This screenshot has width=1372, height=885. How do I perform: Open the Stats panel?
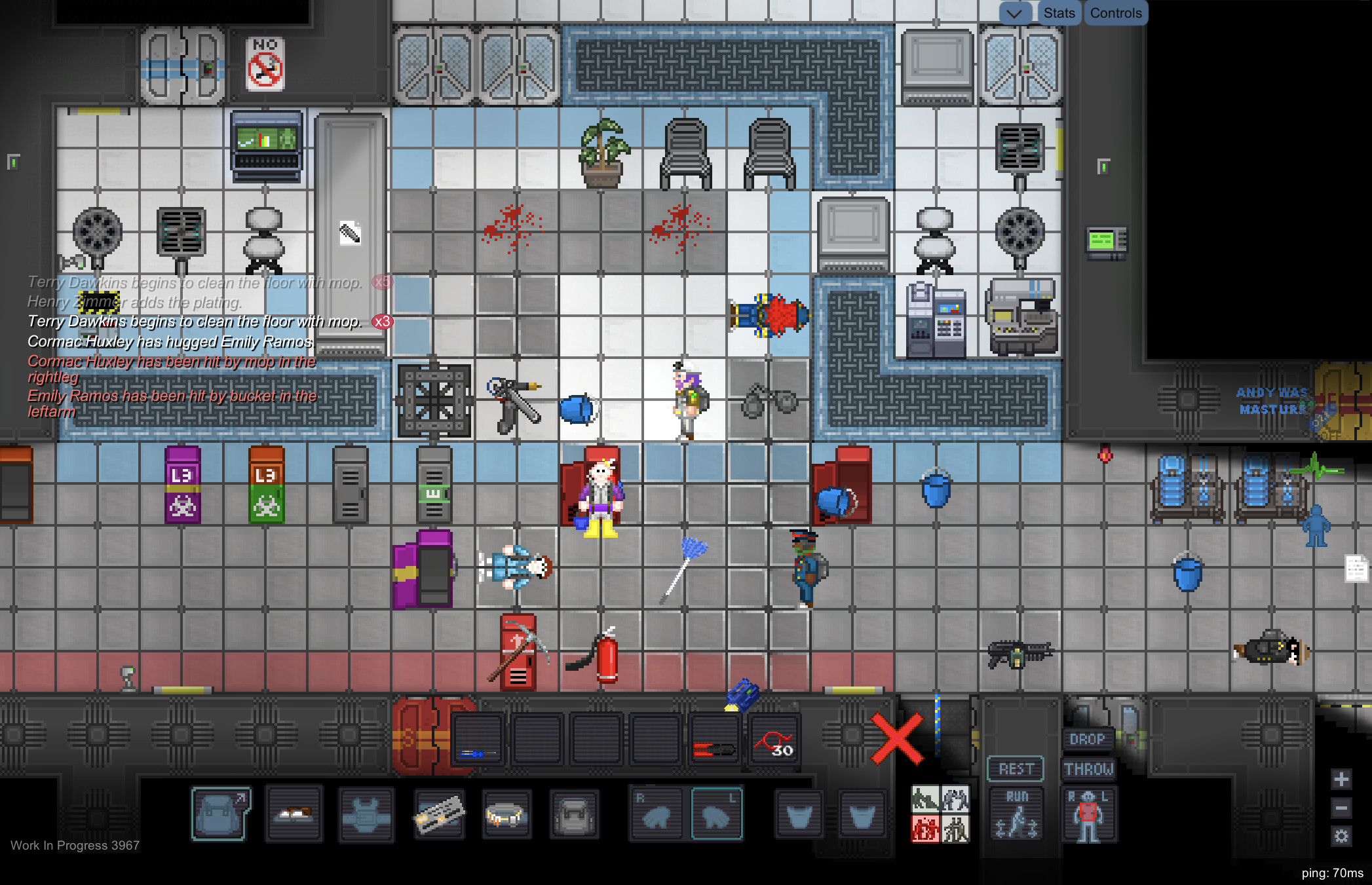tap(1059, 12)
